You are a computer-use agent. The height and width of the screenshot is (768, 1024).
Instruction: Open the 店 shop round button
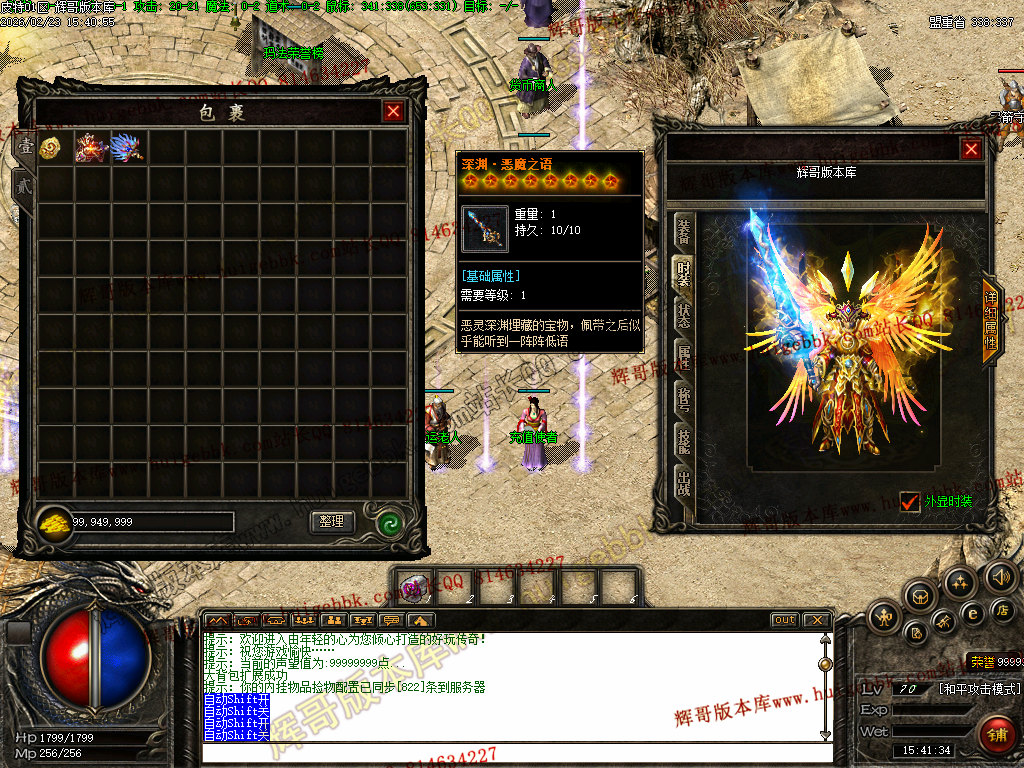click(x=1002, y=609)
